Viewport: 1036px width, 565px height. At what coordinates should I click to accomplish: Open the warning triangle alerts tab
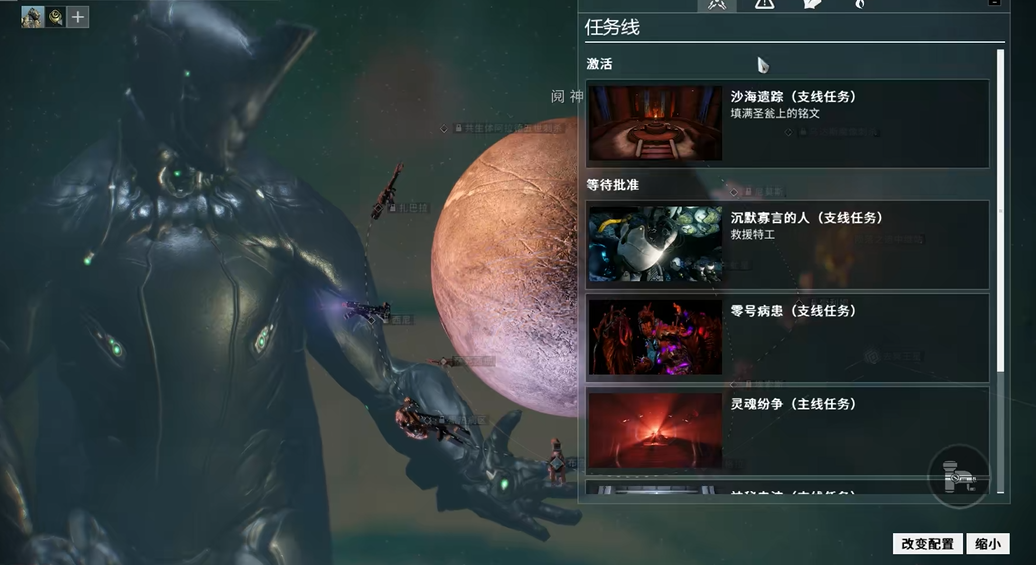[x=764, y=4]
